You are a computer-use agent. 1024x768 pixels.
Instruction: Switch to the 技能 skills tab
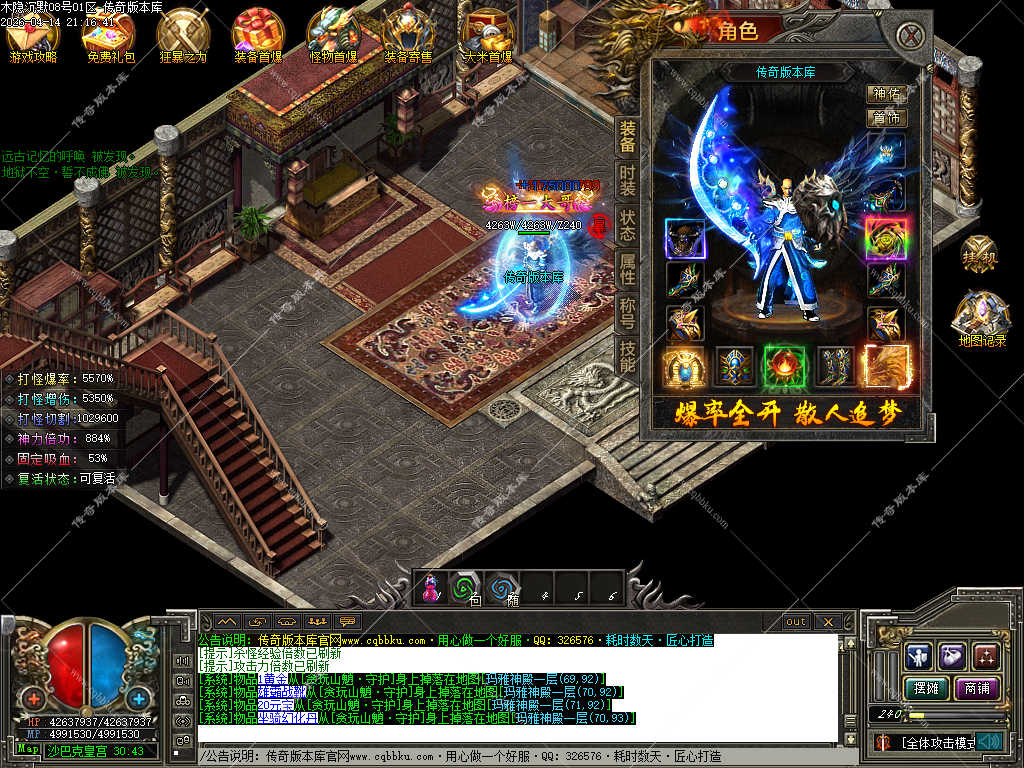point(627,355)
